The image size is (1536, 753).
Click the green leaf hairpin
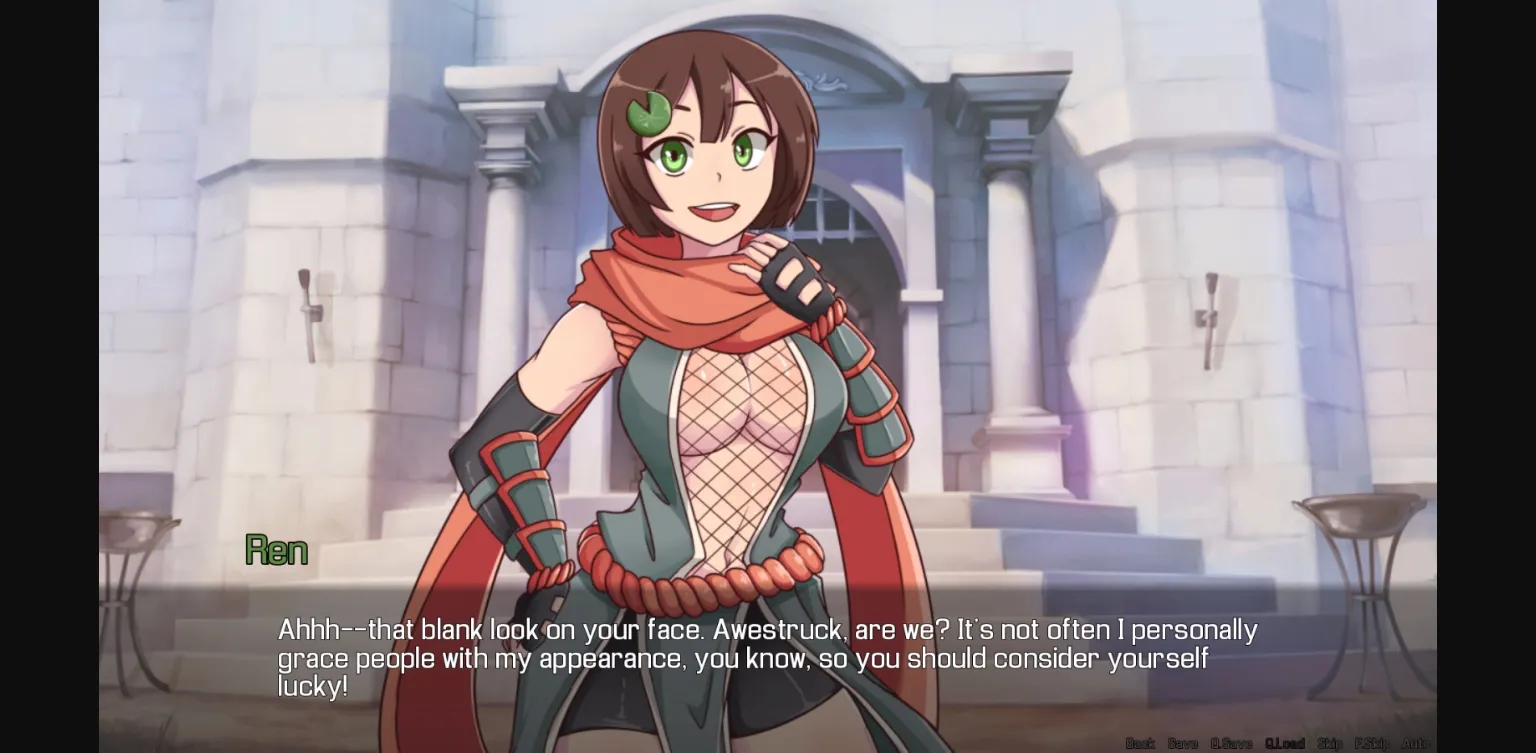[x=647, y=112]
